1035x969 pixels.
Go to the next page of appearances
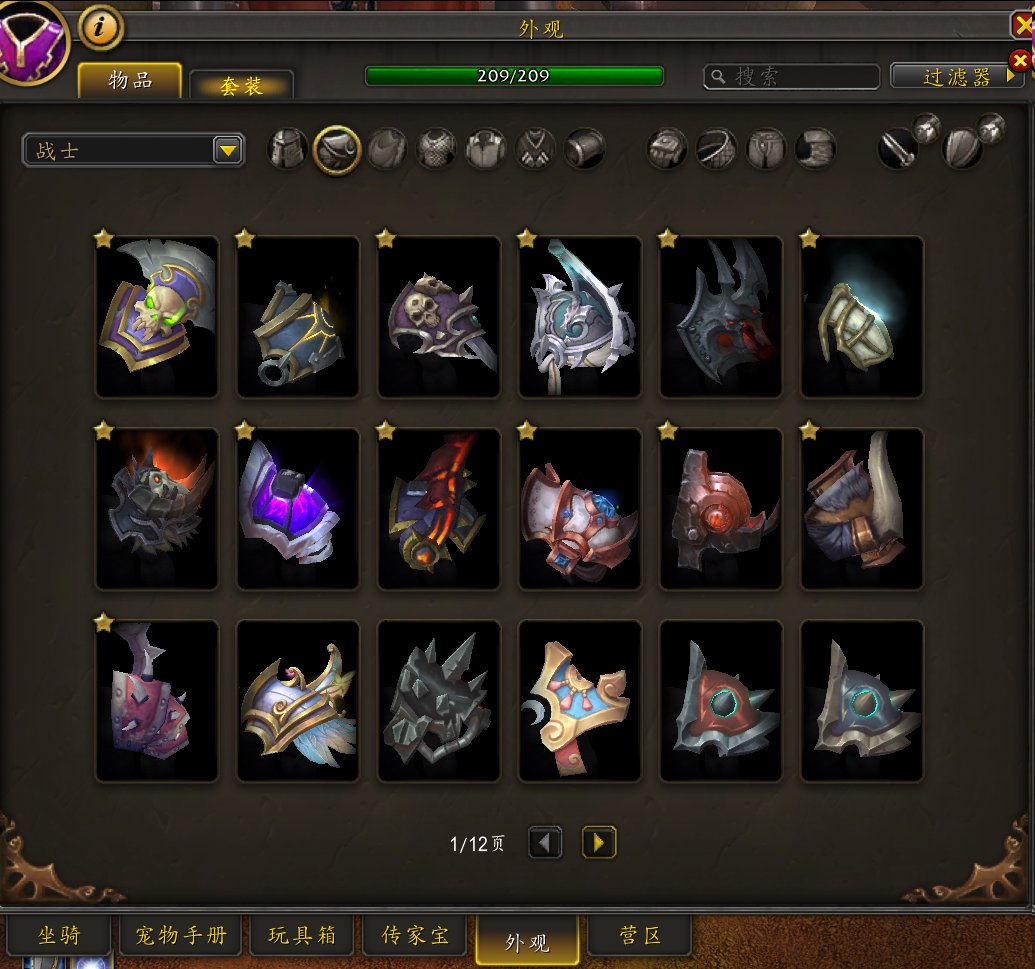599,843
